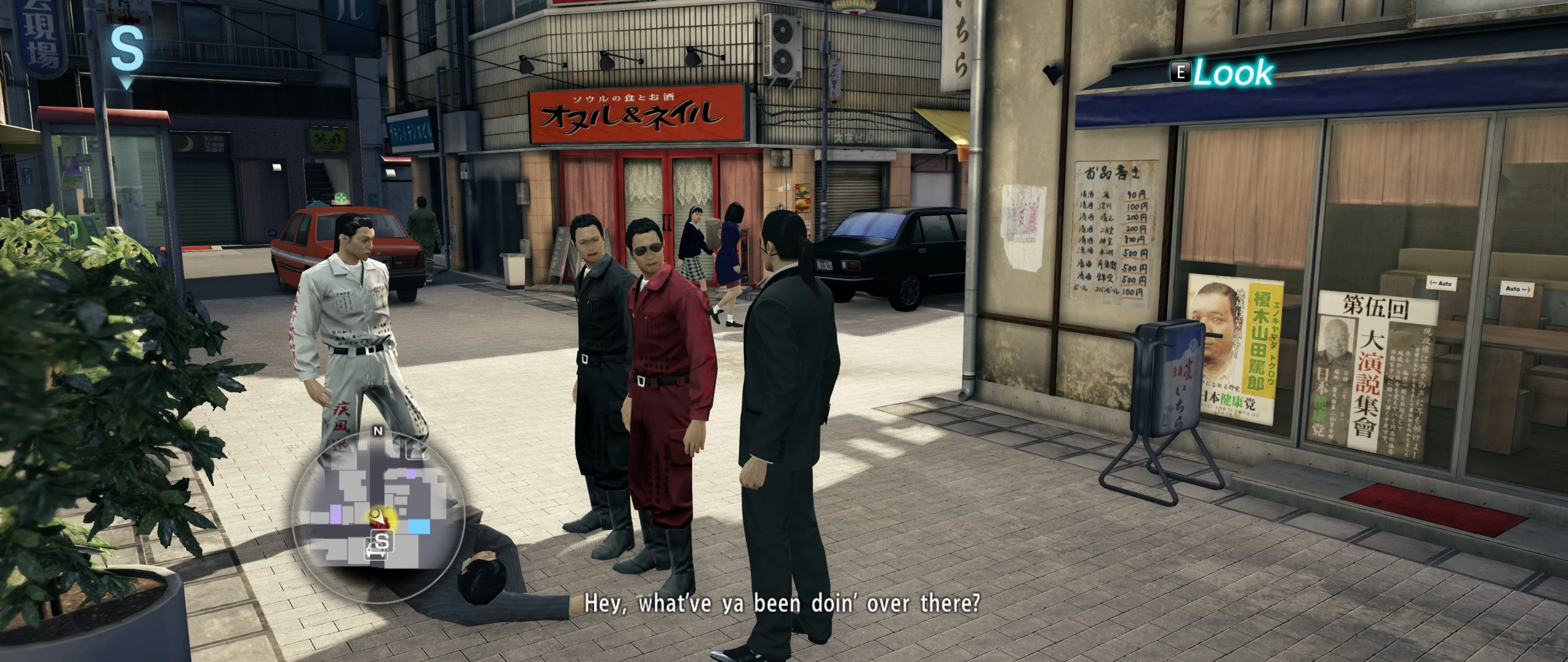Click the S save marker on minimap
This screenshot has height=662, width=1568.
pos(382,542)
